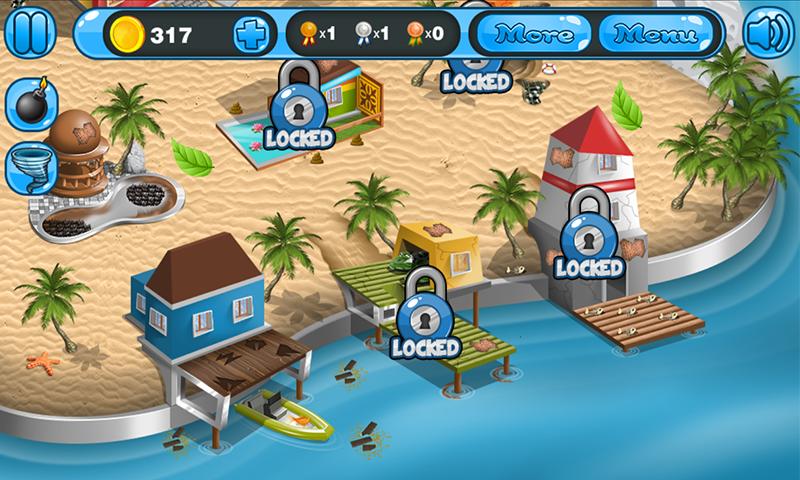Select the locked yellow dock hut level
The height and width of the screenshot is (480, 800).
[426, 318]
